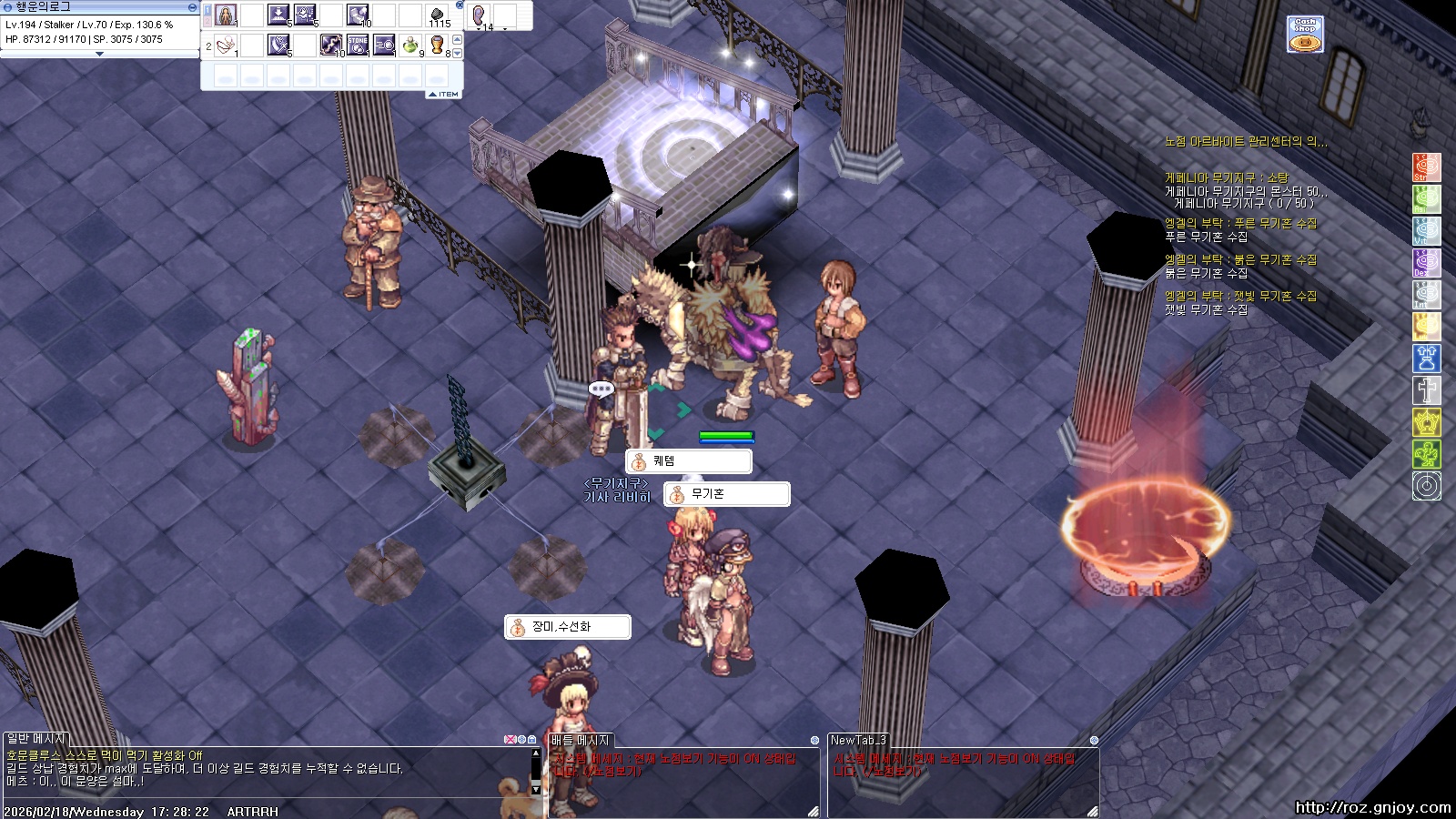Image resolution: width=1456 pixels, height=819 pixels.
Task: Switch to the 일반 메시지 chat tab
Action: pyautogui.click(x=36, y=739)
